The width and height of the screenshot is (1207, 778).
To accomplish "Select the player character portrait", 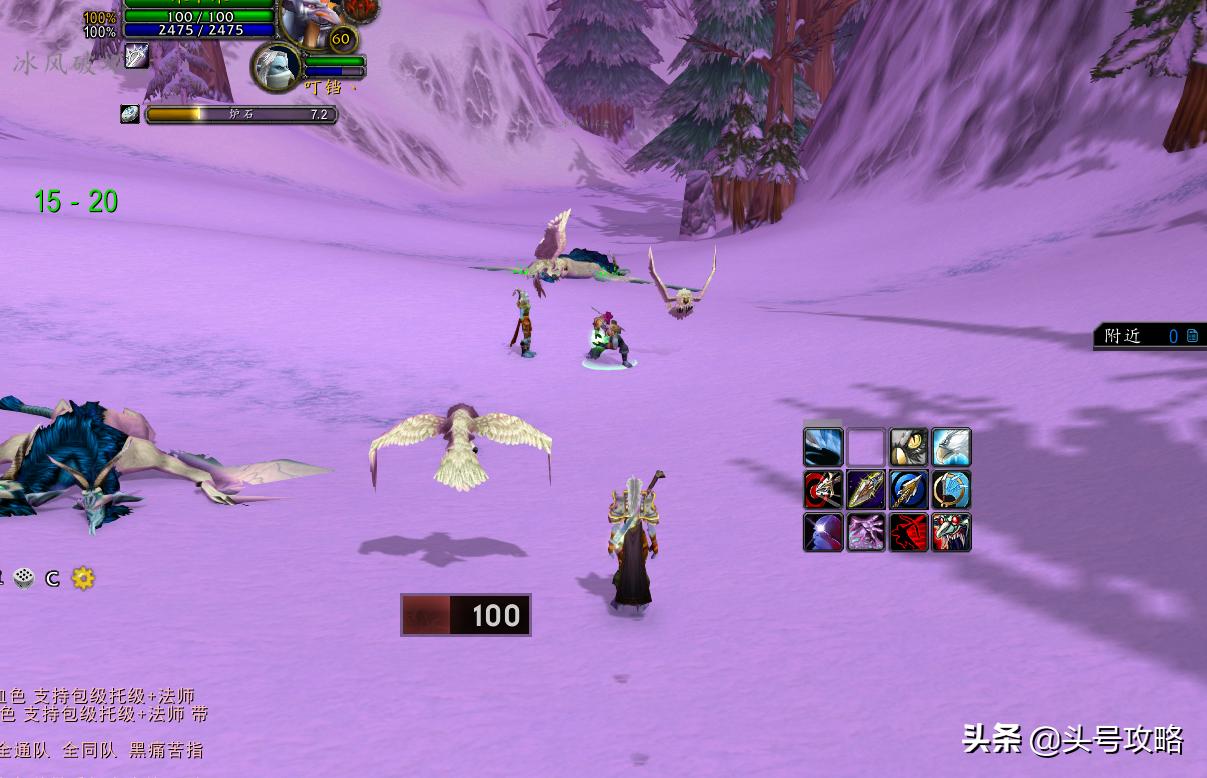I will click(304, 20).
